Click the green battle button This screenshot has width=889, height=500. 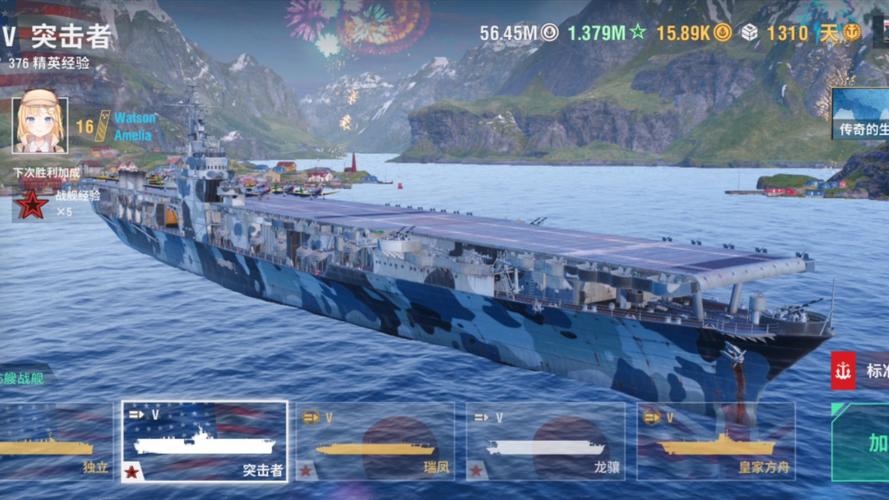click(865, 442)
